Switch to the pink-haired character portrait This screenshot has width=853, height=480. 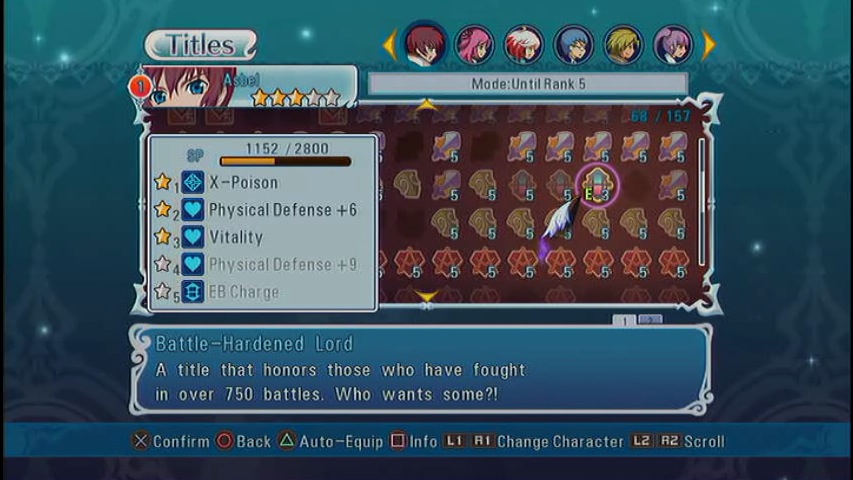pyautogui.click(x=474, y=44)
